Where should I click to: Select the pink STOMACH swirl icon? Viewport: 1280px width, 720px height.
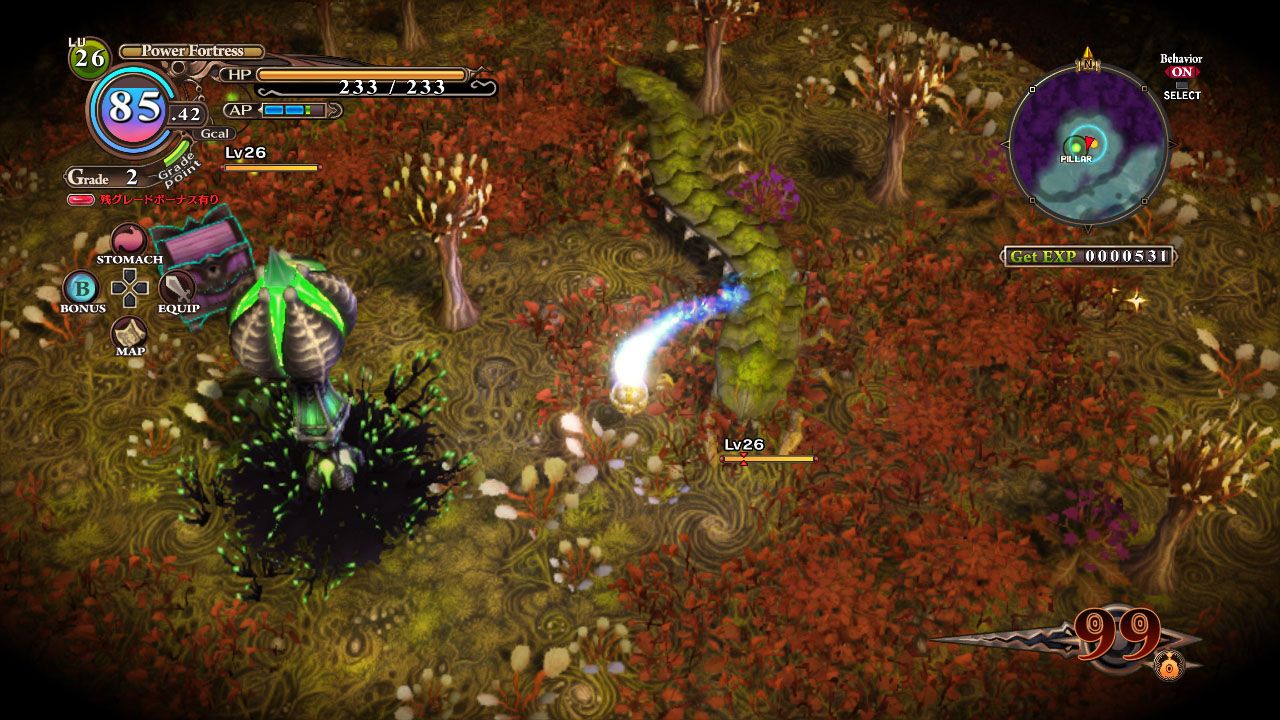127,240
